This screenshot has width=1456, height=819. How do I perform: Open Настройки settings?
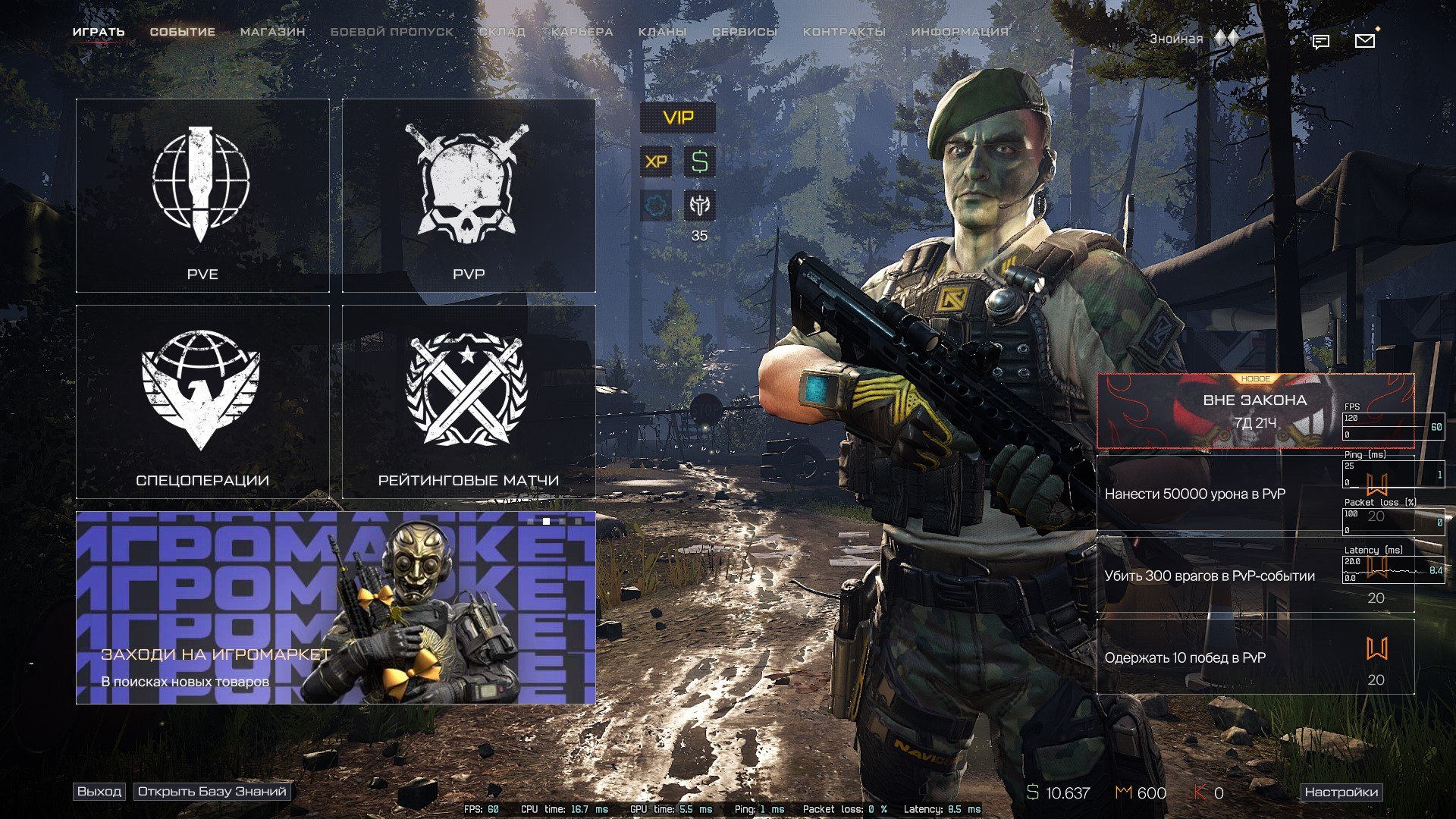(x=1341, y=792)
